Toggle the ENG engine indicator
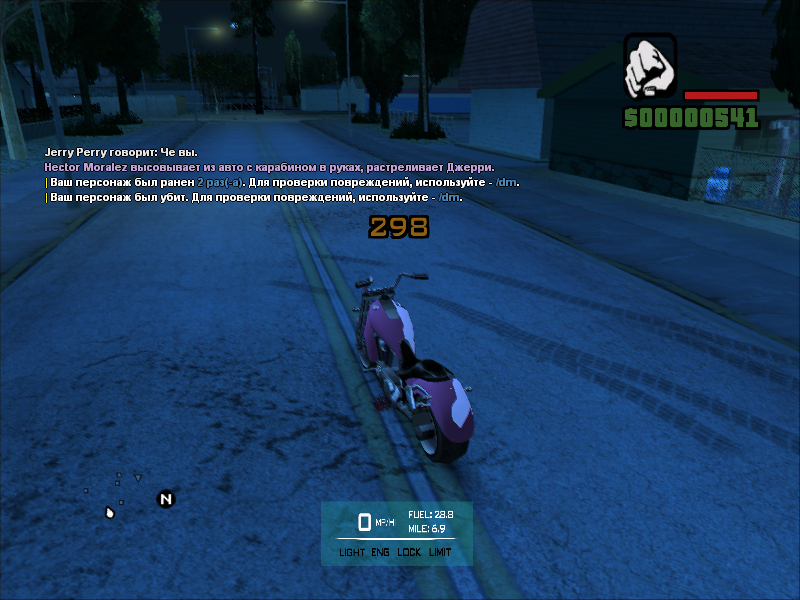 click(x=380, y=552)
